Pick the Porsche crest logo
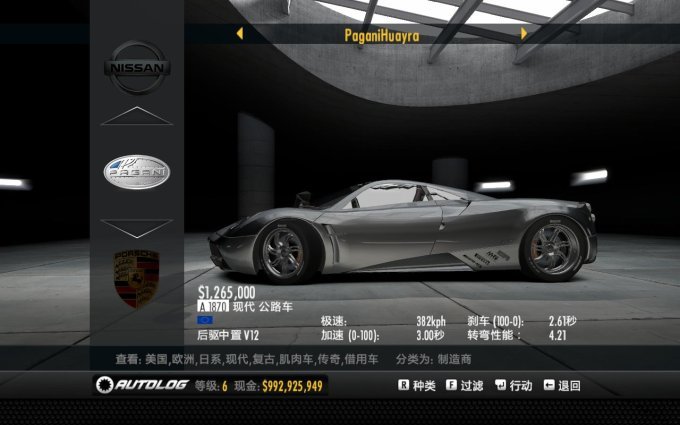This screenshot has height=425, width=680. [x=137, y=279]
